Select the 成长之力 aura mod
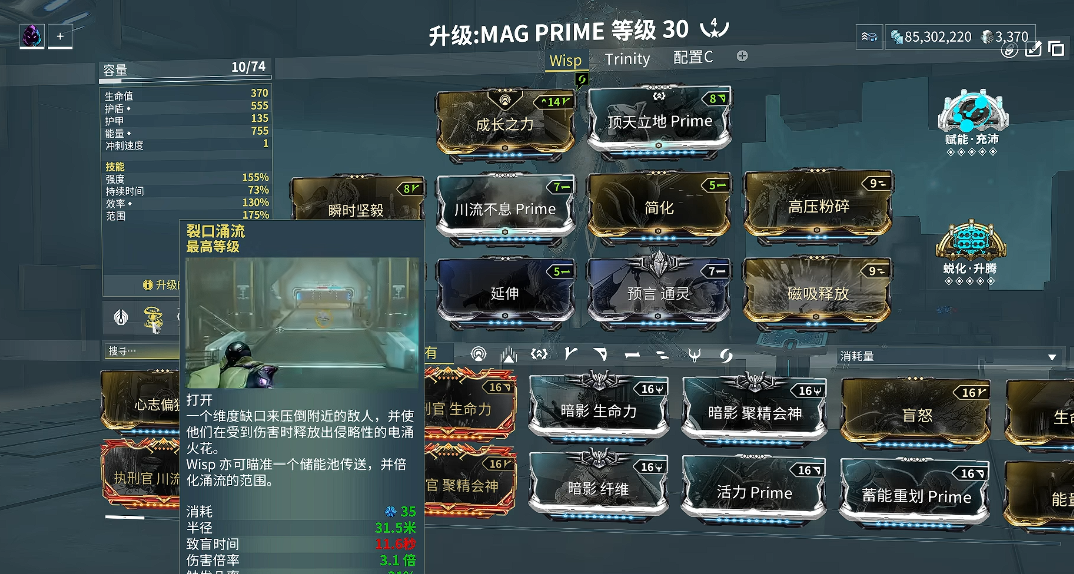This screenshot has width=1074, height=574. tap(505, 123)
